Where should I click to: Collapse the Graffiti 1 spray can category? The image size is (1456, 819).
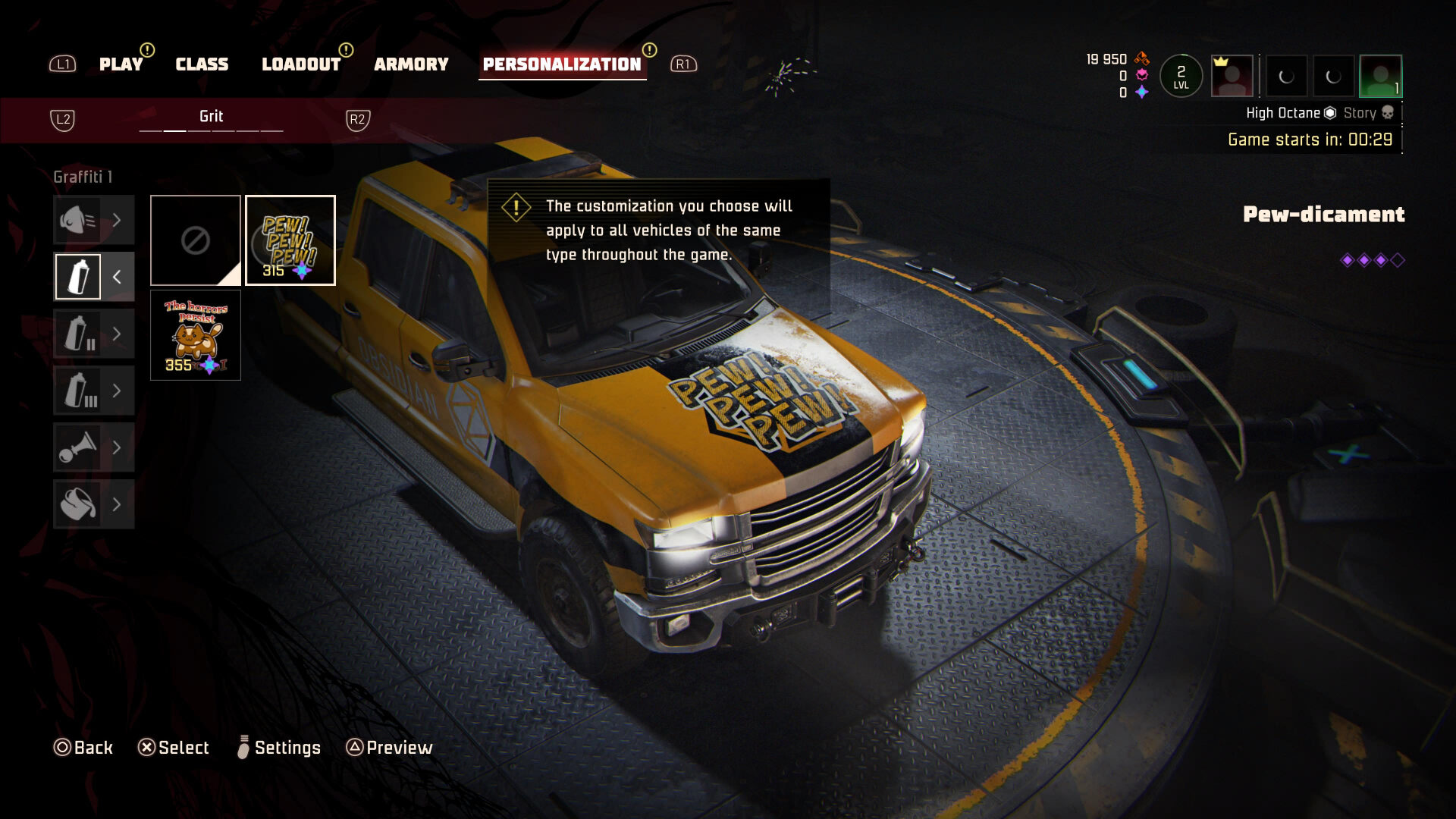93,277
